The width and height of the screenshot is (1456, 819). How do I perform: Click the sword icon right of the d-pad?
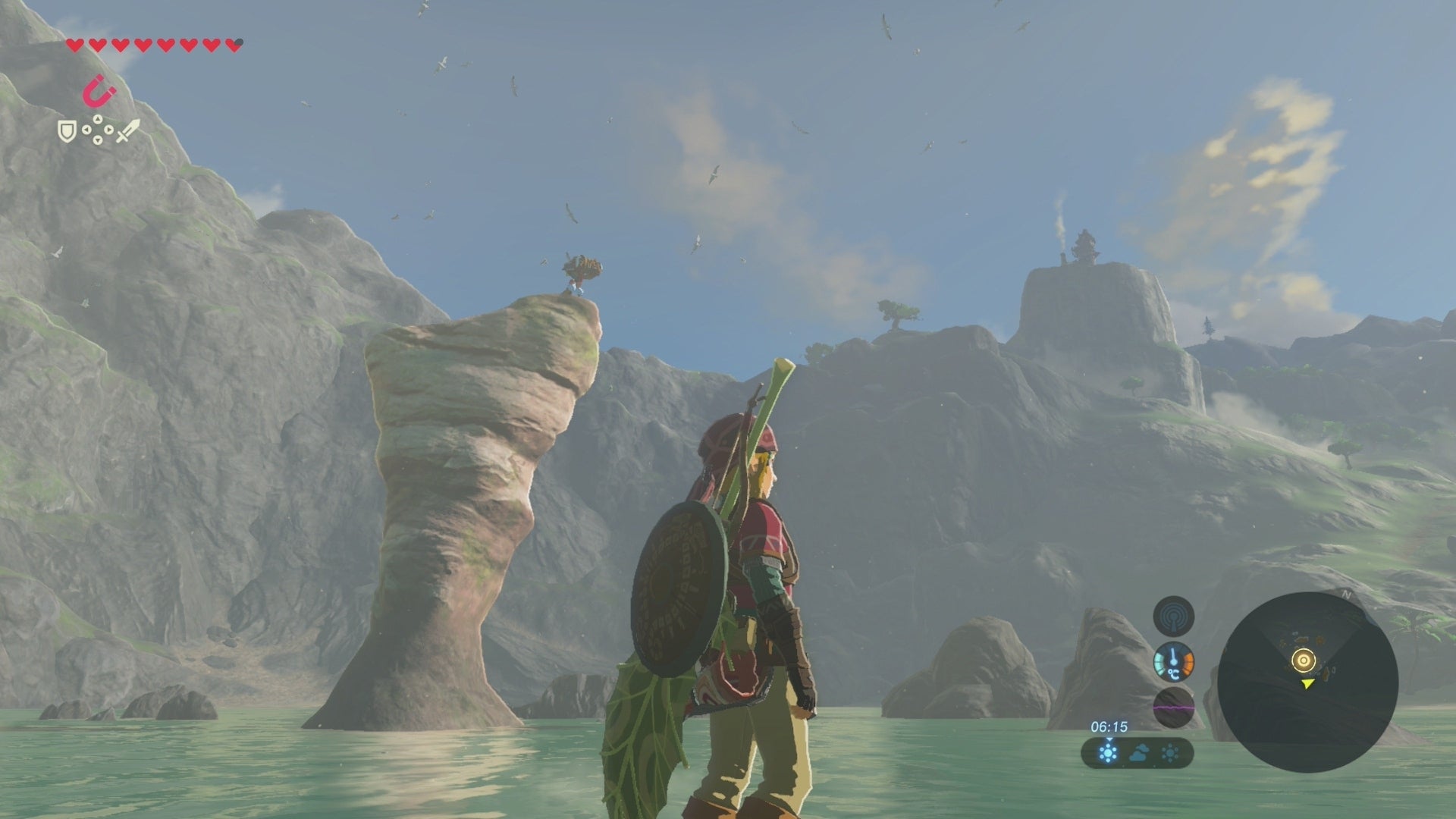[127, 130]
